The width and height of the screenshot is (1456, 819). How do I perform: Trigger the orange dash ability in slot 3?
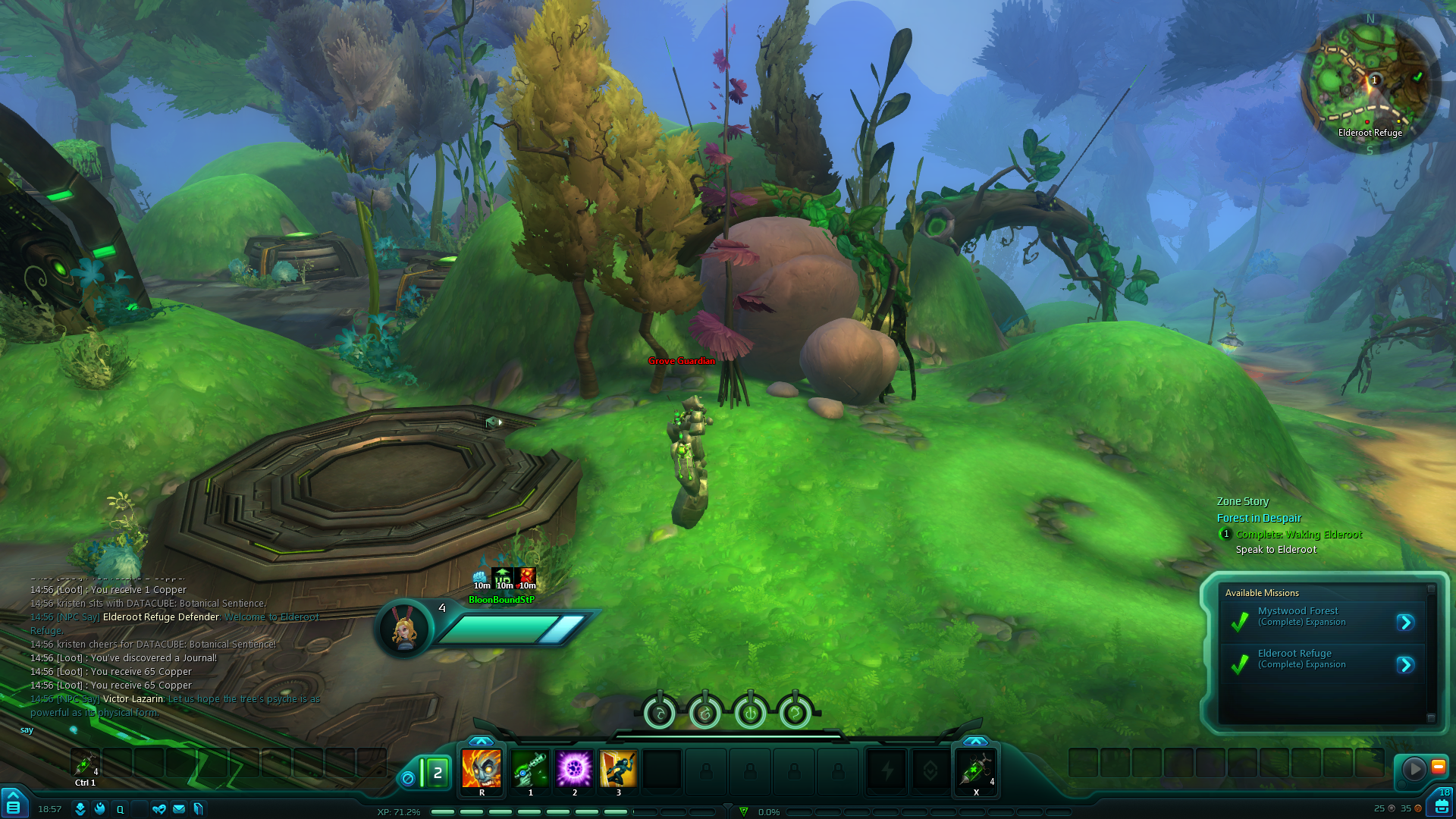(618, 769)
